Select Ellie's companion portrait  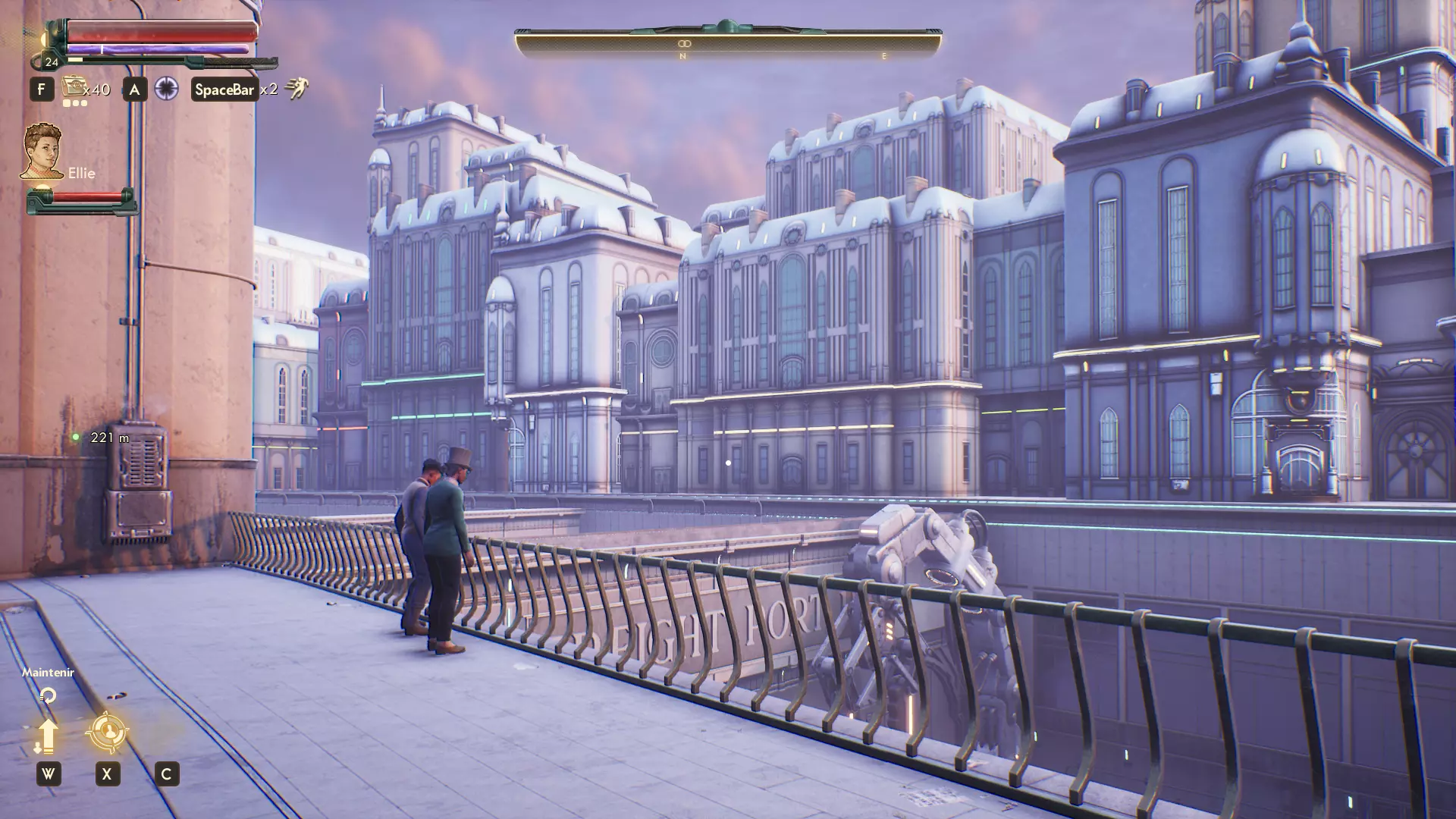point(42,151)
